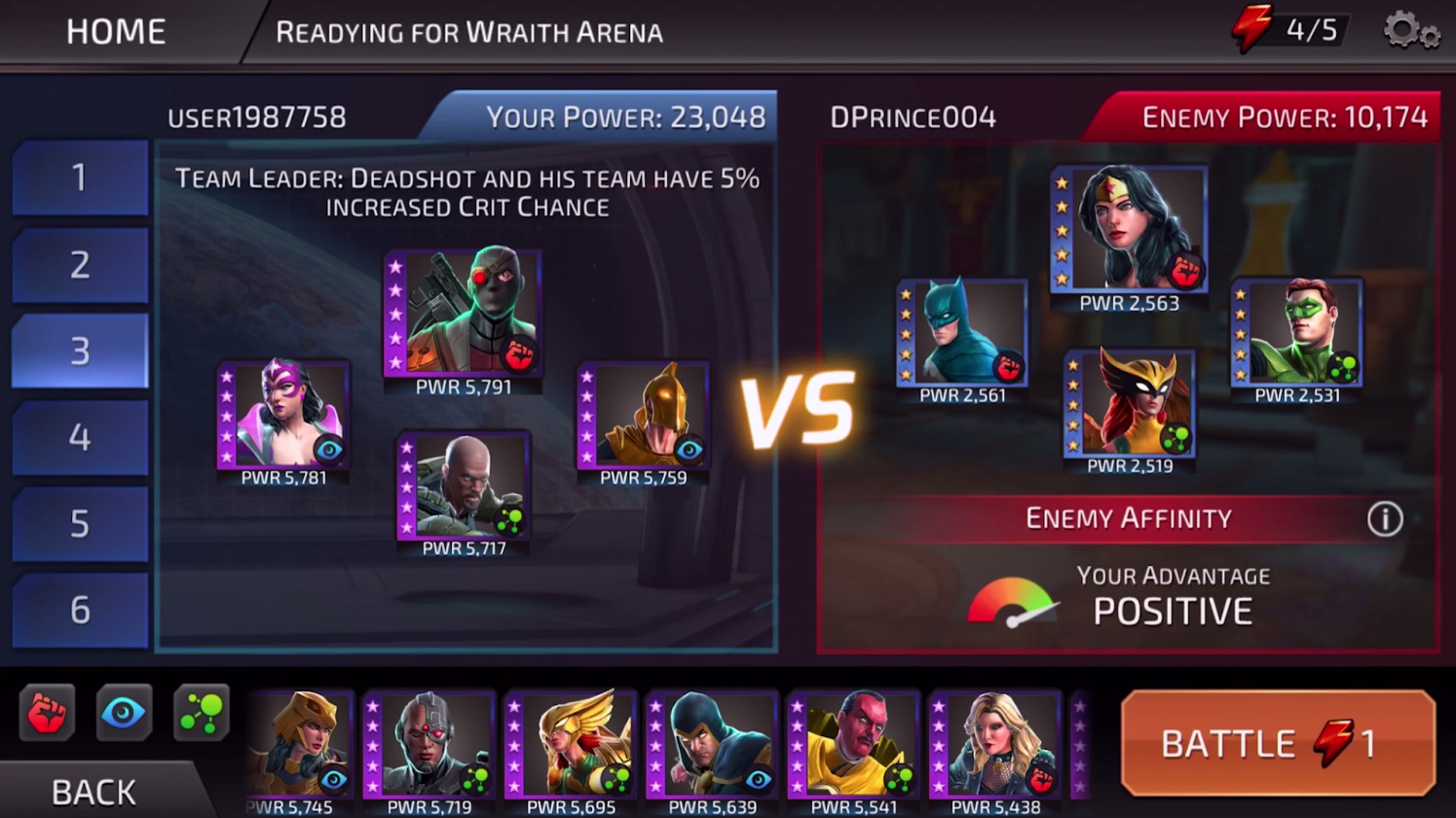Show Enemy Affinity info
Image resolution: width=1456 pixels, height=818 pixels.
click(x=1384, y=519)
